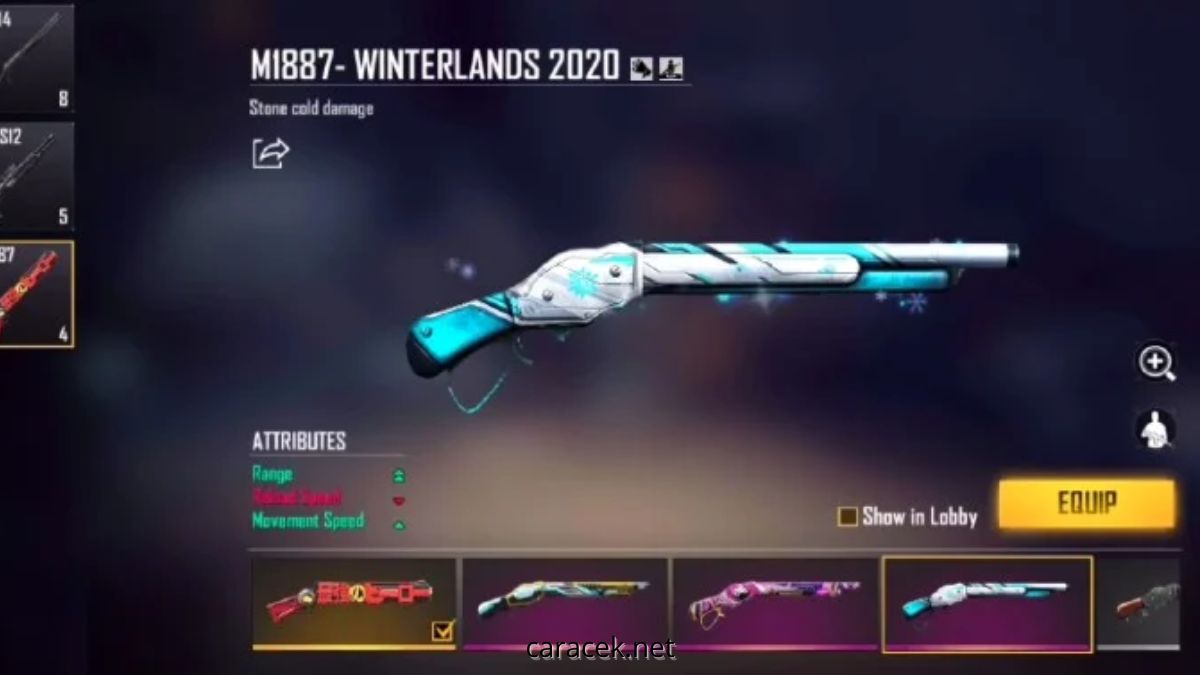Open the highlighted red M1887 weapon category

36,294
